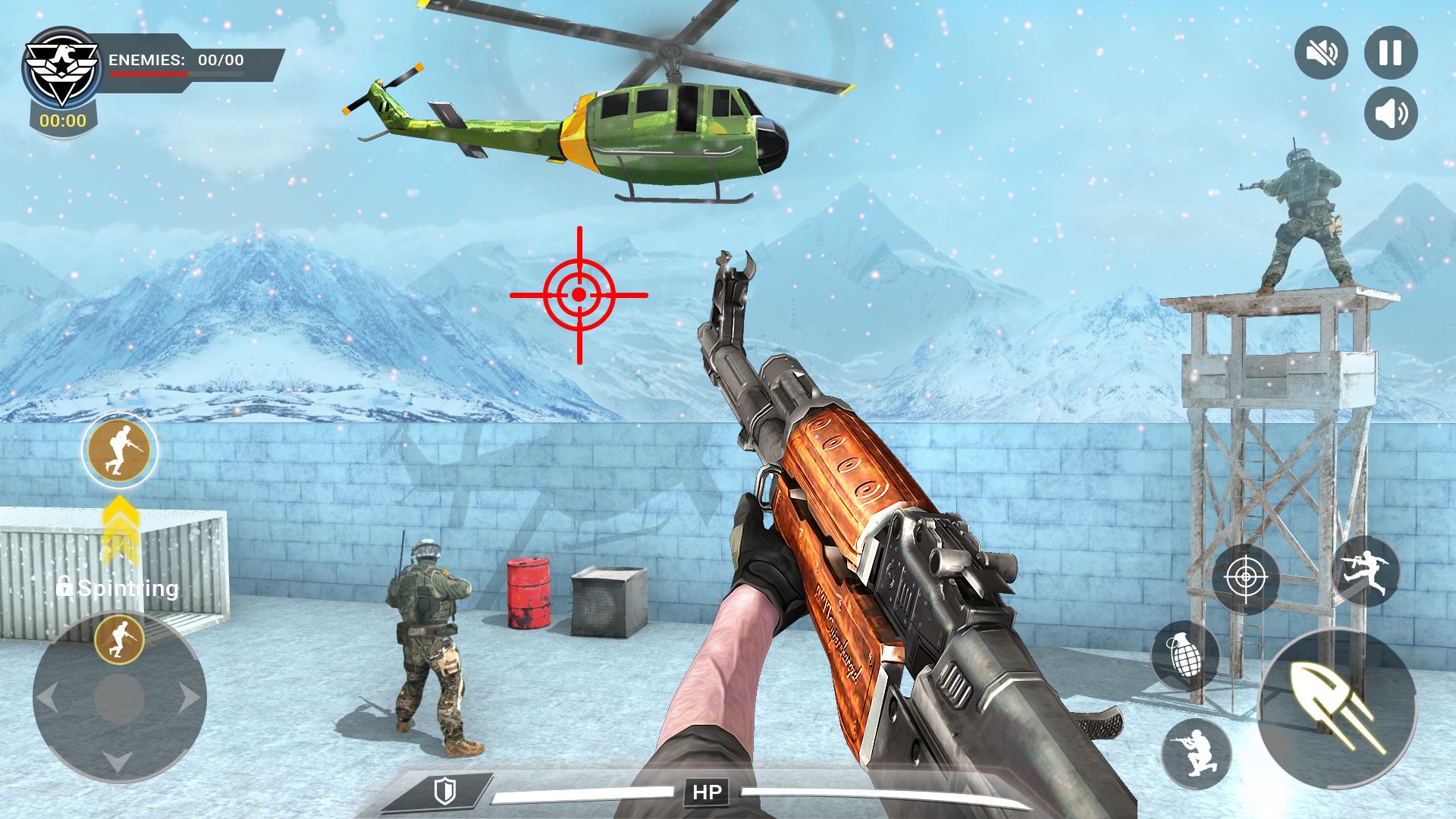Image resolution: width=1456 pixels, height=819 pixels.
Task: Open the pause menu
Action: coord(1392,52)
